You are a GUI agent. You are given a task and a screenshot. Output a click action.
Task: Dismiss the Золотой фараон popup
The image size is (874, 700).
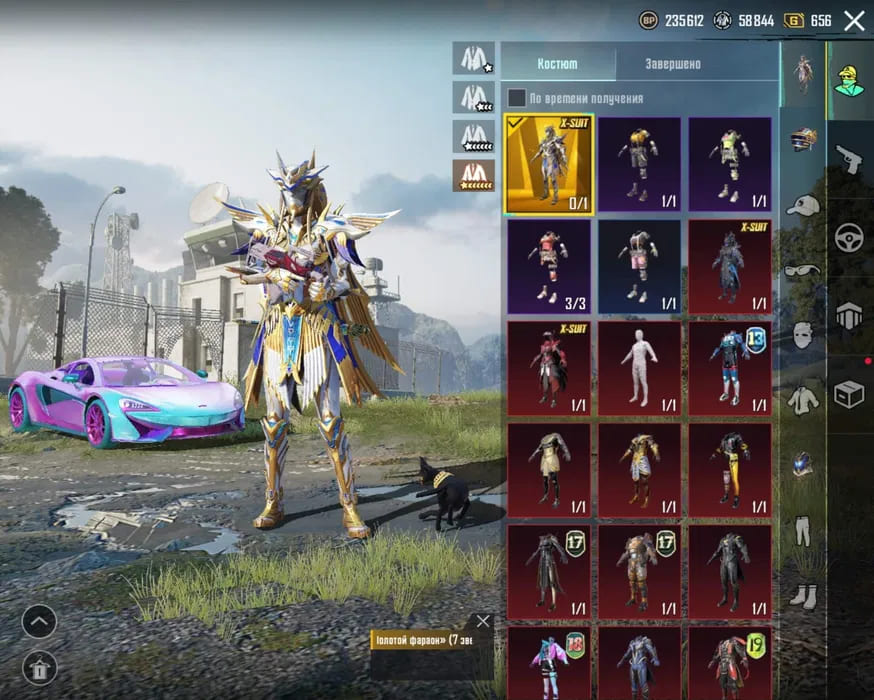483,621
